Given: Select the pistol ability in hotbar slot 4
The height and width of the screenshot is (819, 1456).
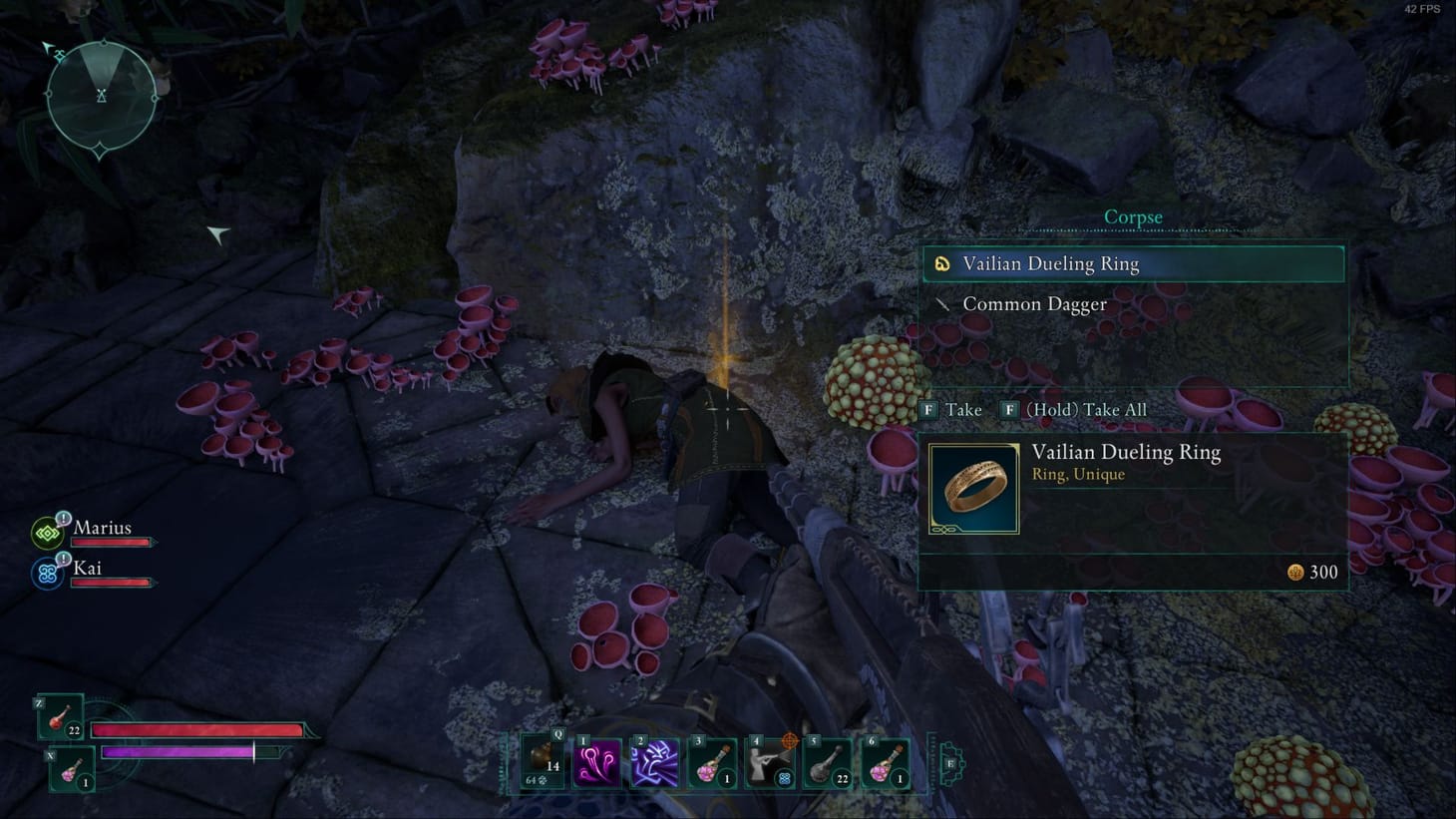Looking at the screenshot, I should [771, 763].
